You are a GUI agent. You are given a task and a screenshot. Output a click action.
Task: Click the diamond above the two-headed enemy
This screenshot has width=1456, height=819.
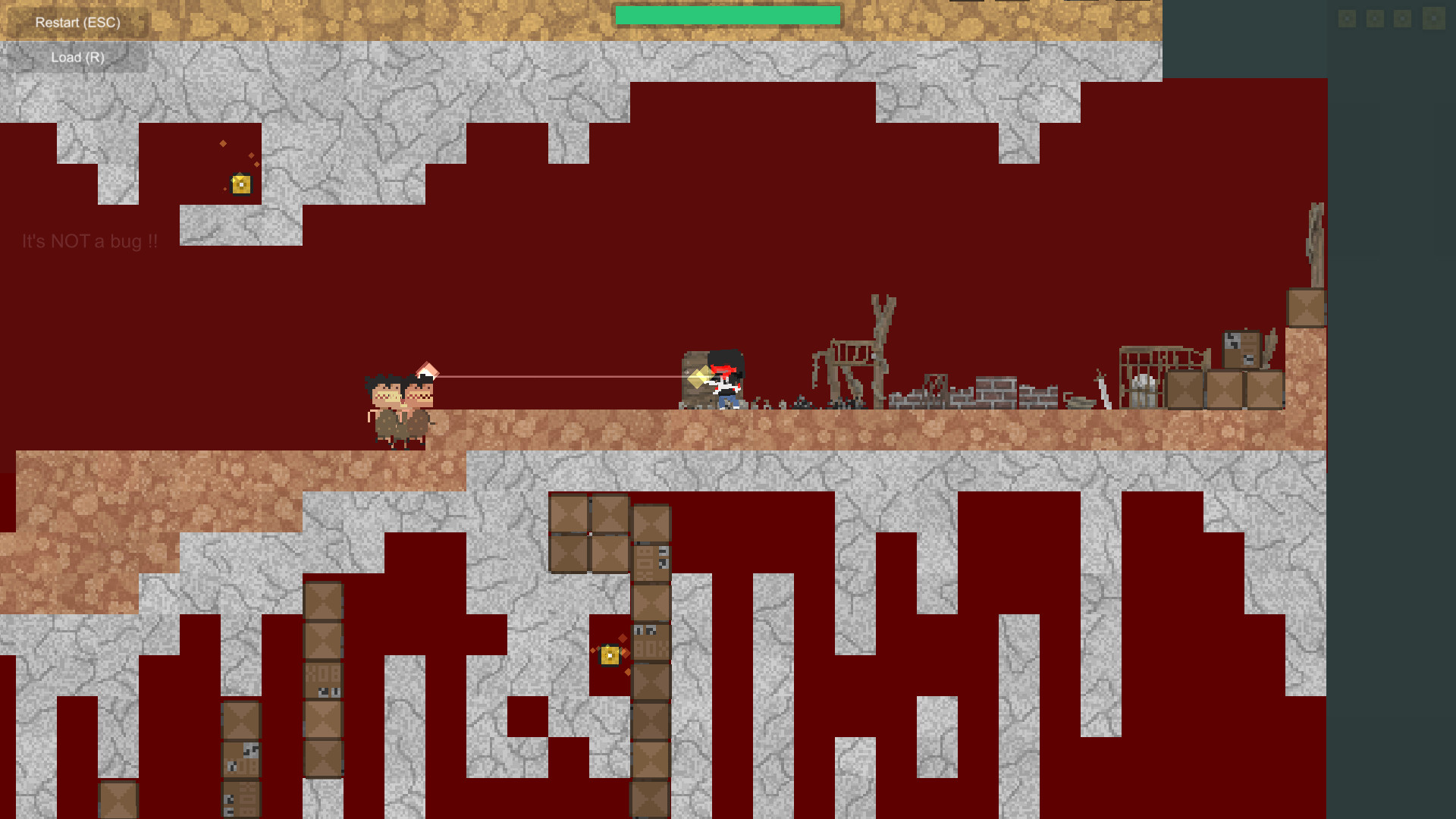click(428, 371)
